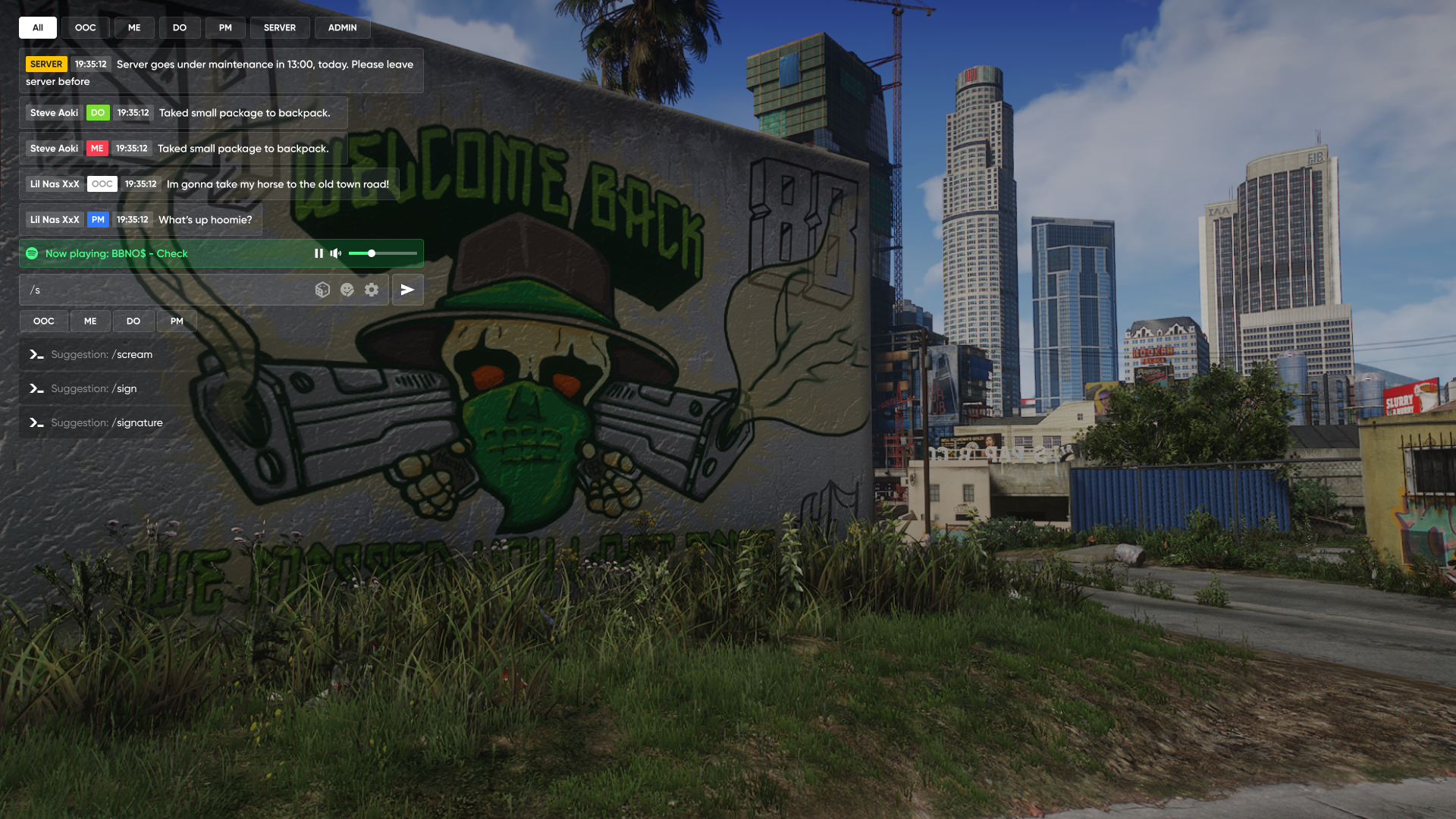This screenshot has width=1456, height=819.
Task: Open the ADMIN chat tab
Action: coord(342,28)
